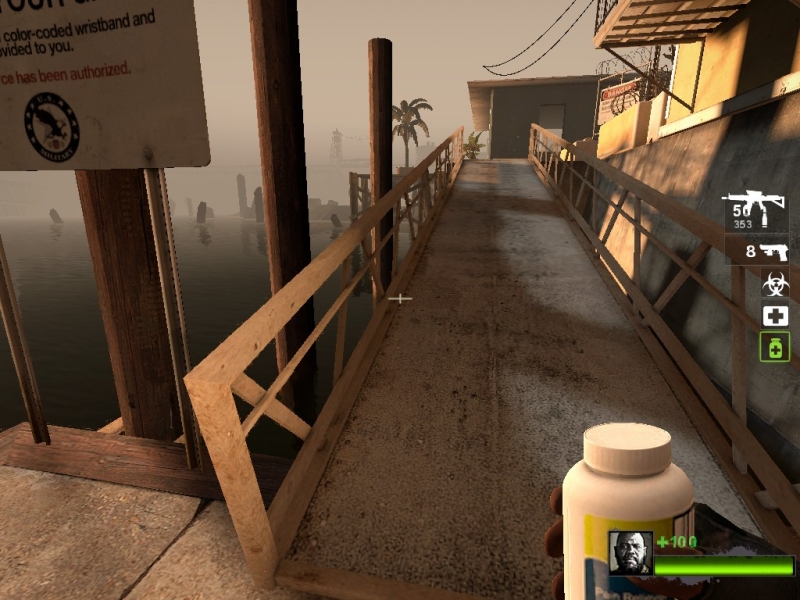Viewport: 800px width, 600px height.
Task: Click the highlighted green pain pills slot
Action: click(x=775, y=347)
